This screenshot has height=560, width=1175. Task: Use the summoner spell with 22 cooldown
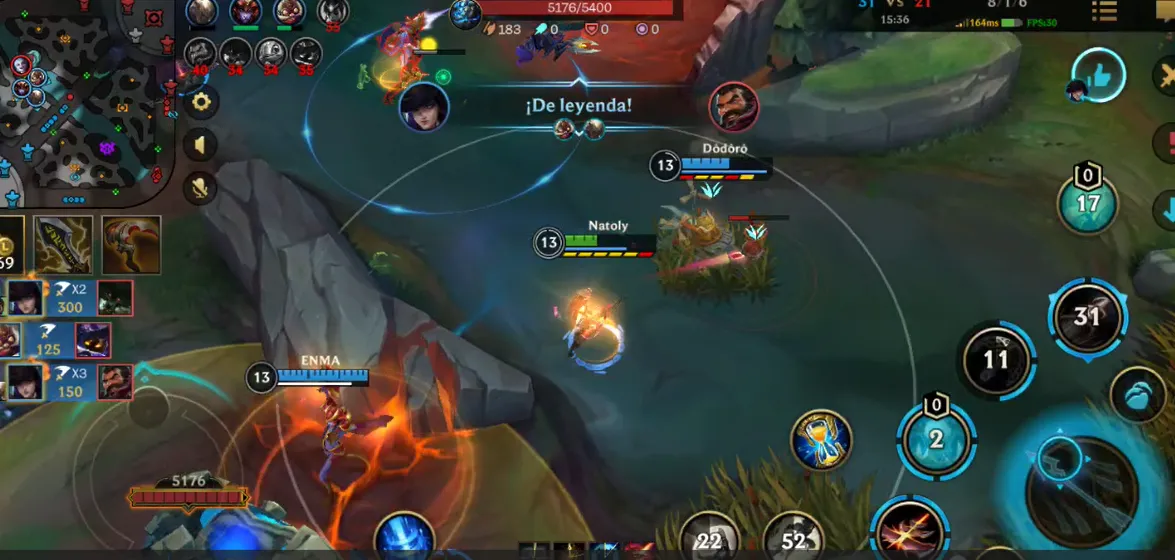tap(710, 538)
